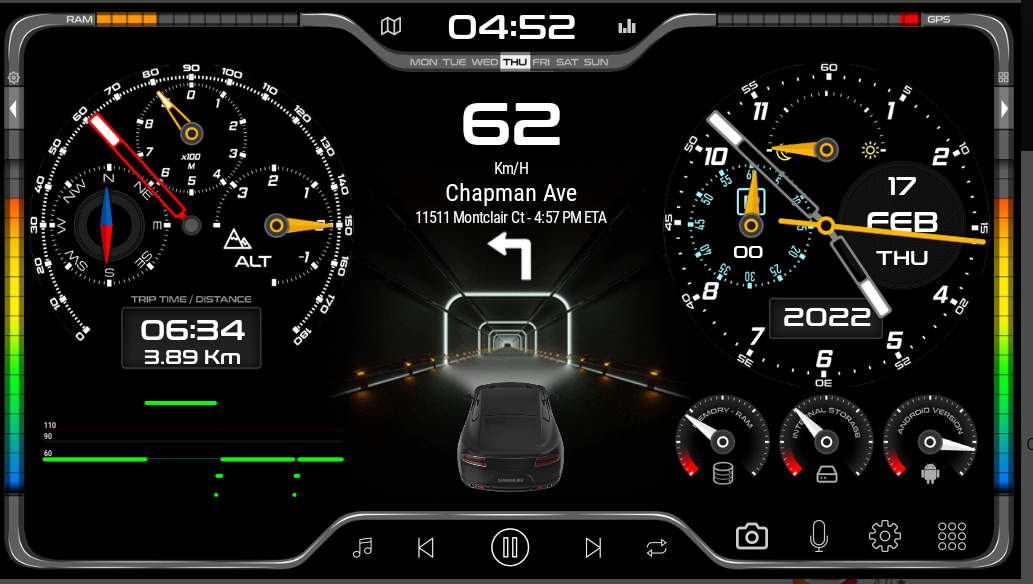Open the bar chart statistics icon
The image size is (1033, 584).
point(627,27)
